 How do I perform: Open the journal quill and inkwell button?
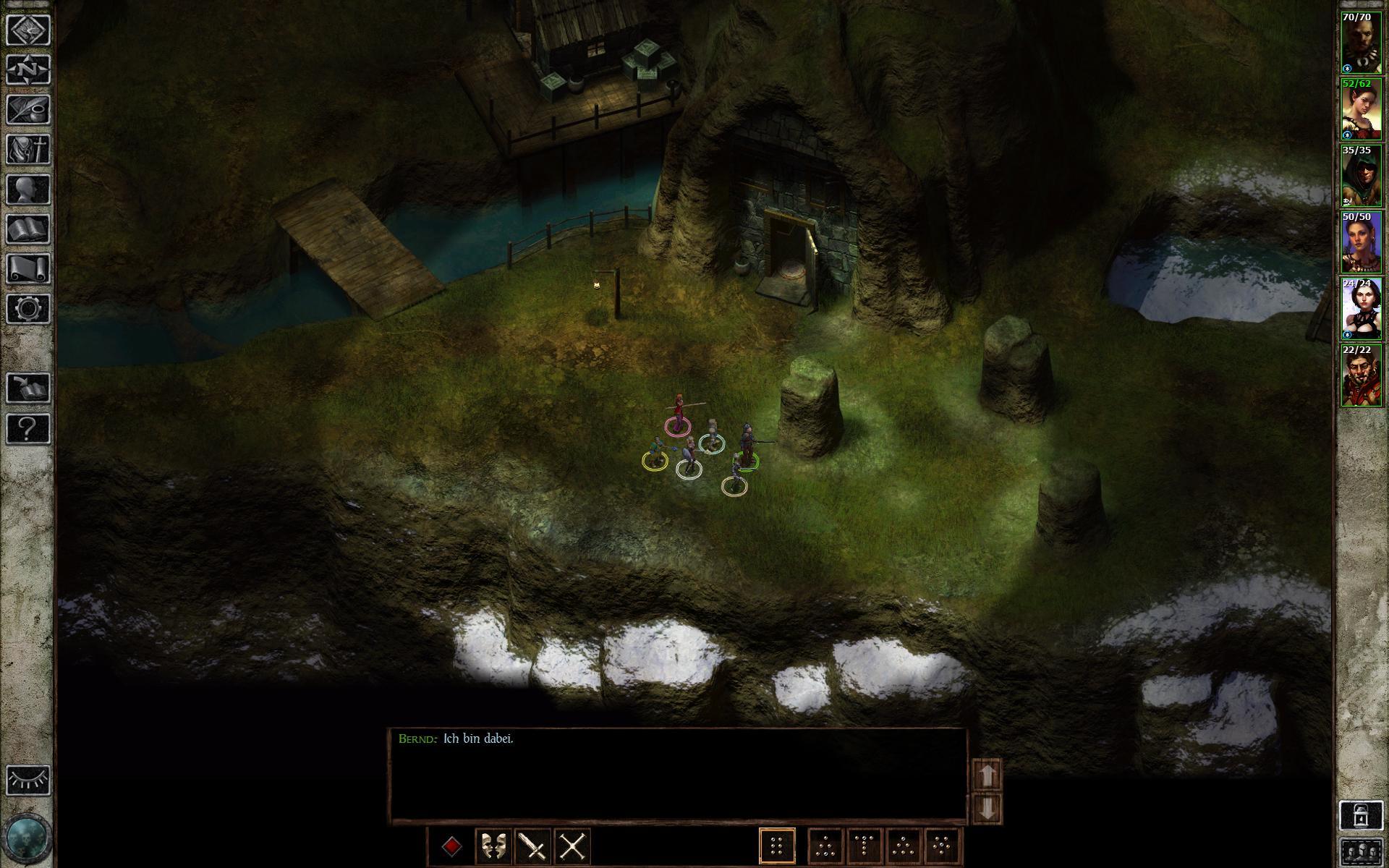tap(28, 110)
